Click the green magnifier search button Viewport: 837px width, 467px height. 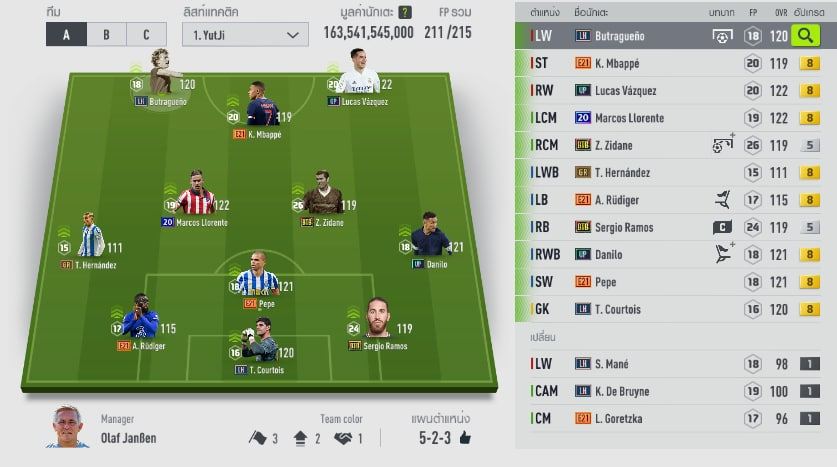click(x=804, y=36)
